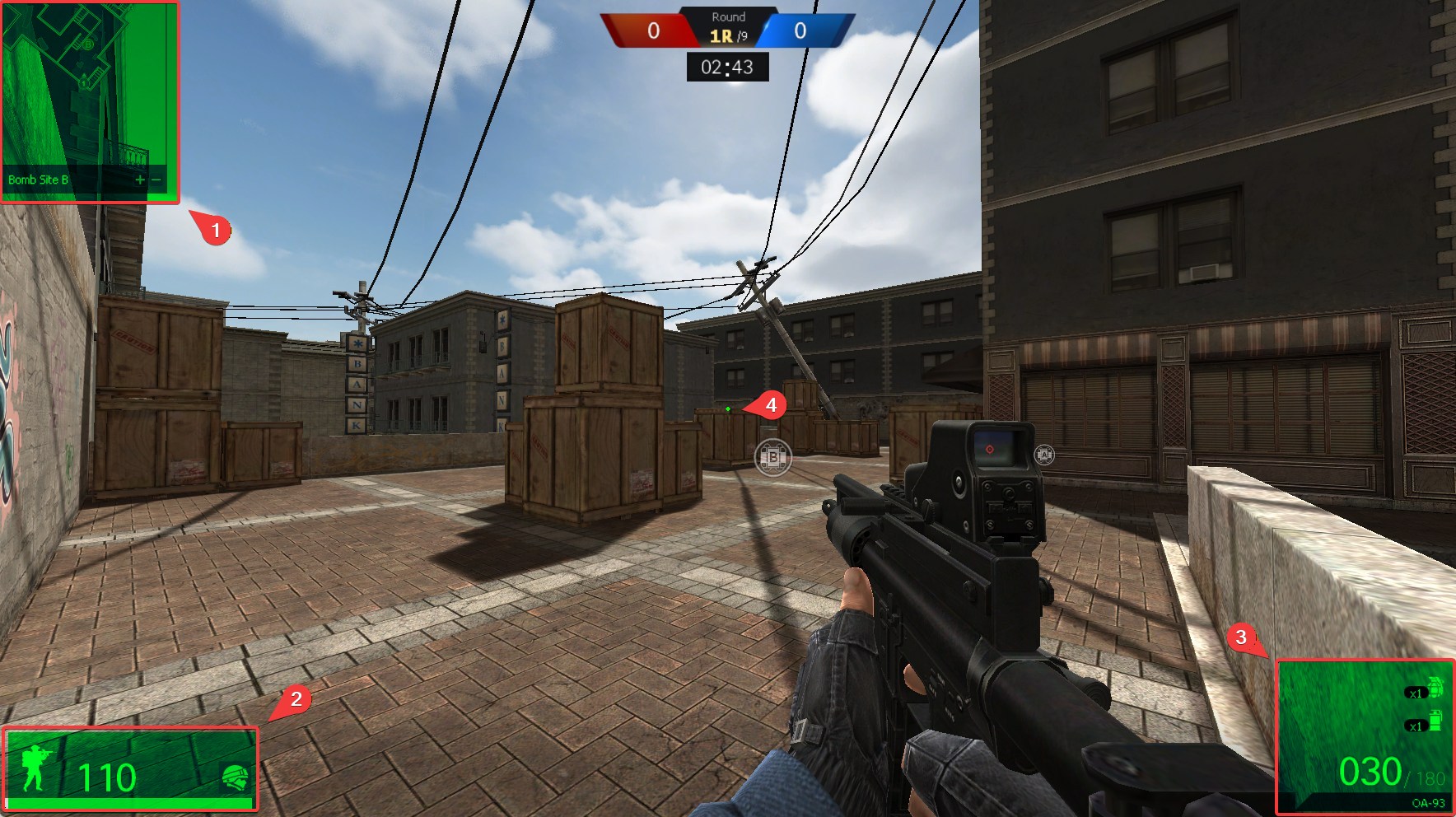Select the frag grenade icon
Image resolution: width=1456 pixels, height=817 pixels.
click(1435, 687)
